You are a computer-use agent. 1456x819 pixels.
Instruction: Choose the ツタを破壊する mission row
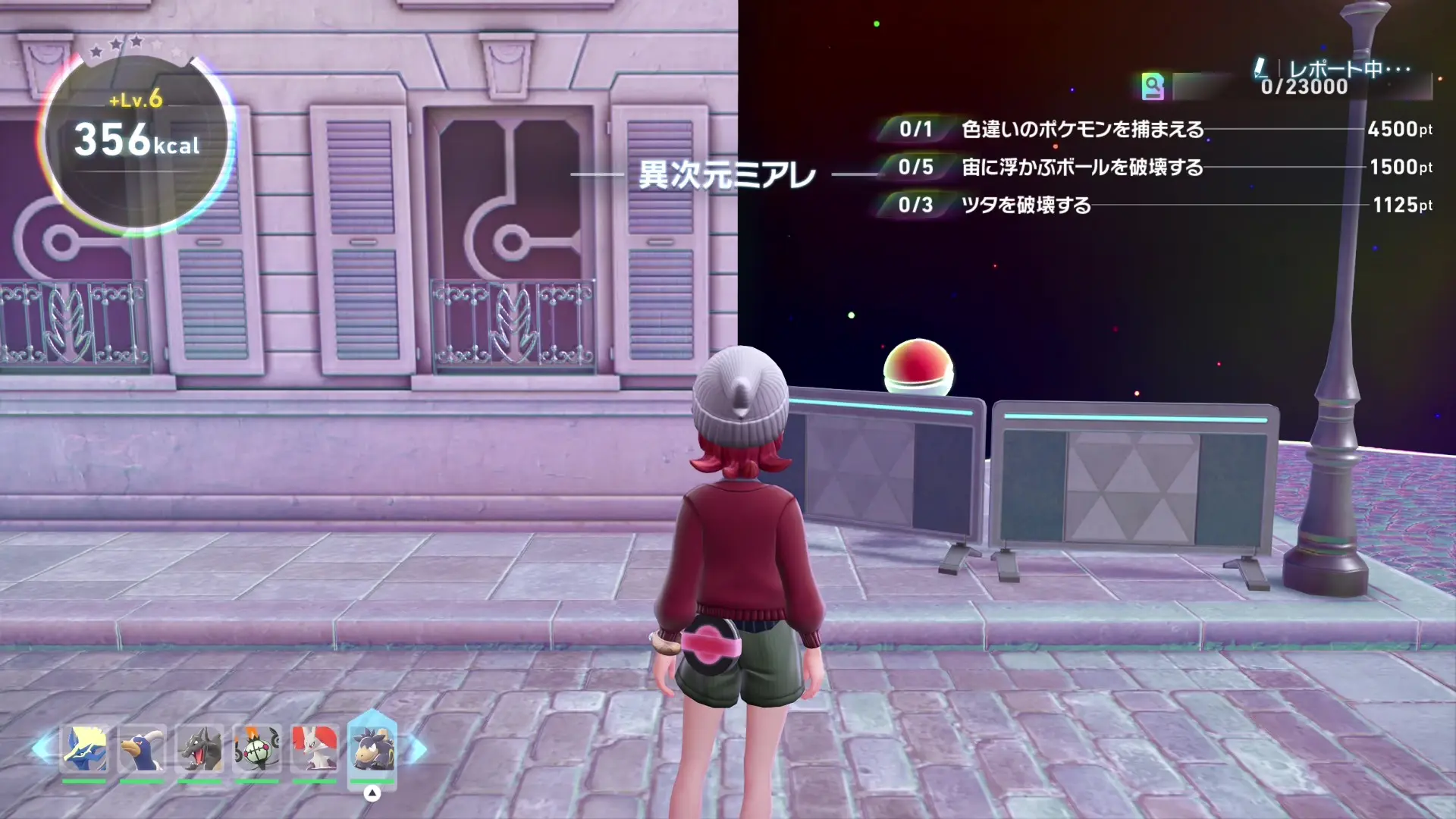click(1025, 206)
